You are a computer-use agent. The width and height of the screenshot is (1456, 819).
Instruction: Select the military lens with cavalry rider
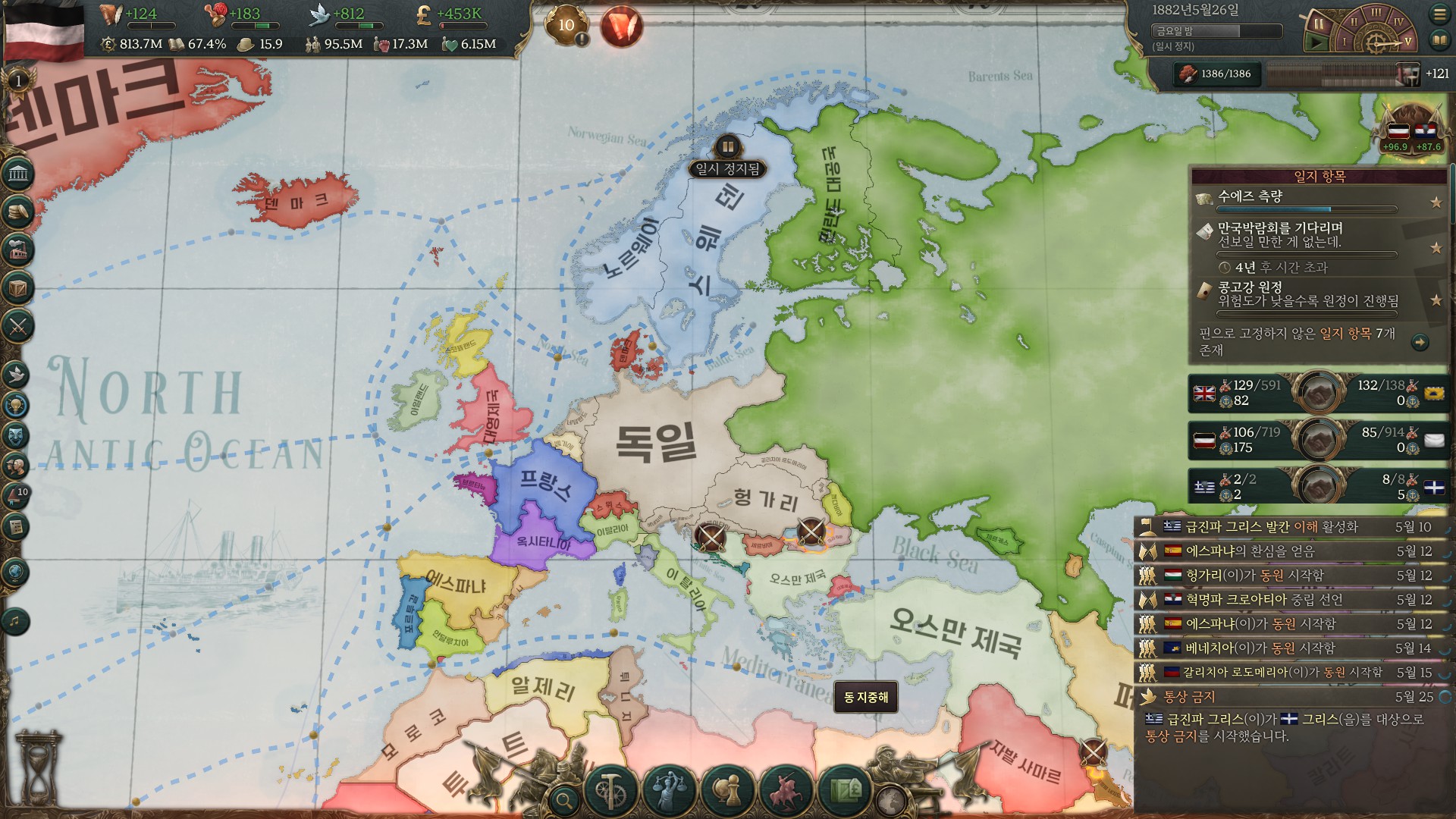tap(786, 790)
